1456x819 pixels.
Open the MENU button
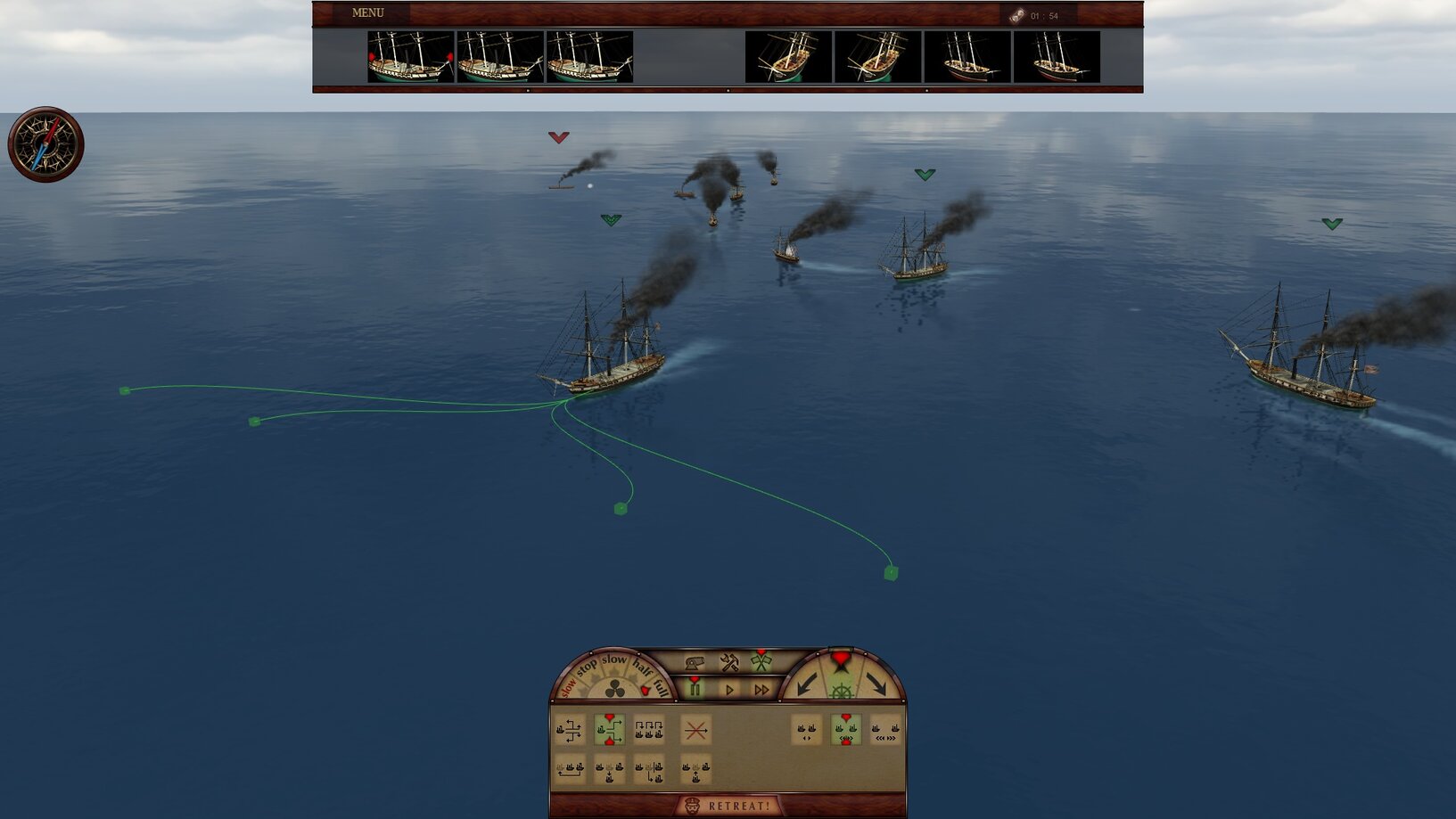tap(367, 13)
